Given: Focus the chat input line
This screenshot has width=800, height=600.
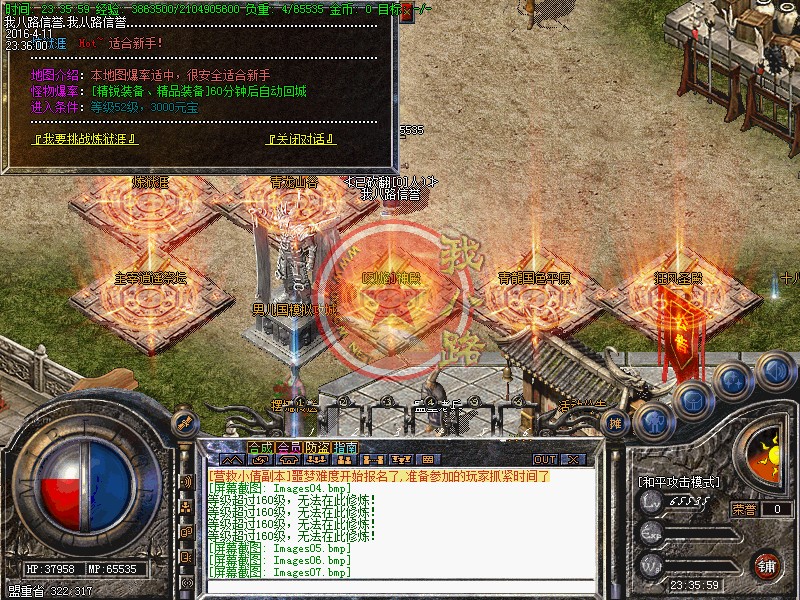Looking at the screenshot, I should (400, 585).
